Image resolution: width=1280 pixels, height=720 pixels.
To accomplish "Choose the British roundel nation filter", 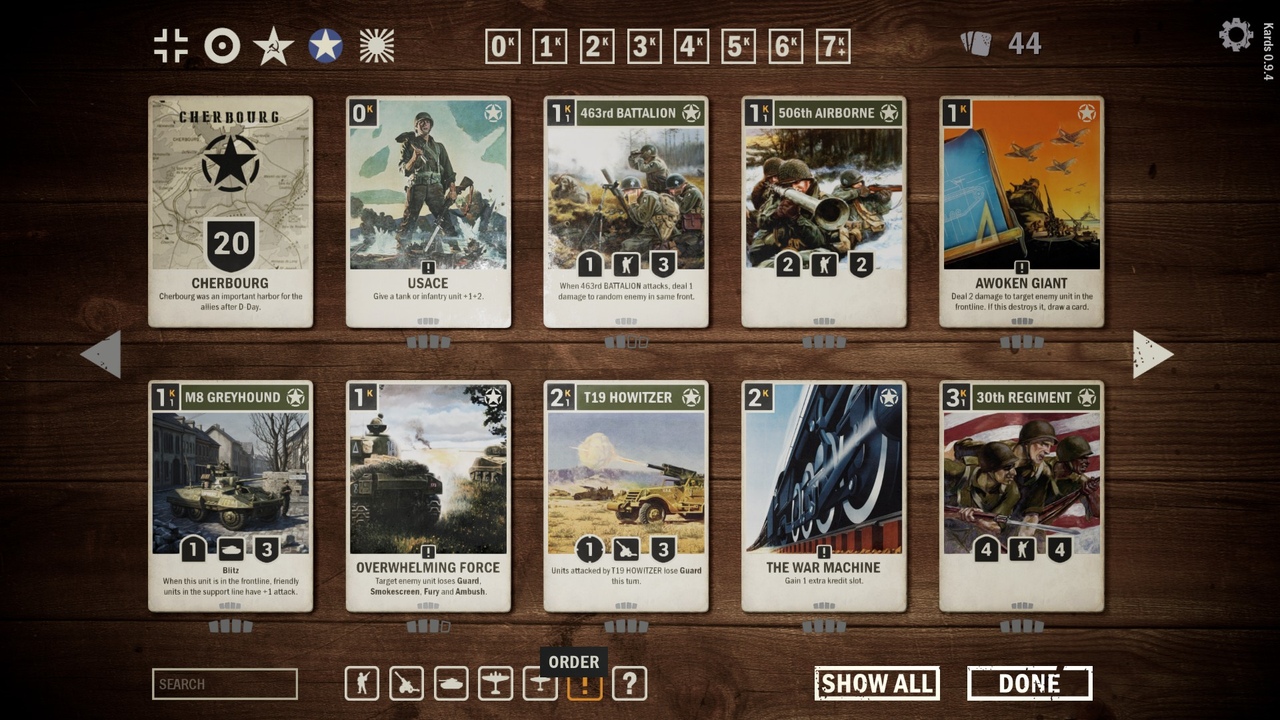I will click(222, 46).
